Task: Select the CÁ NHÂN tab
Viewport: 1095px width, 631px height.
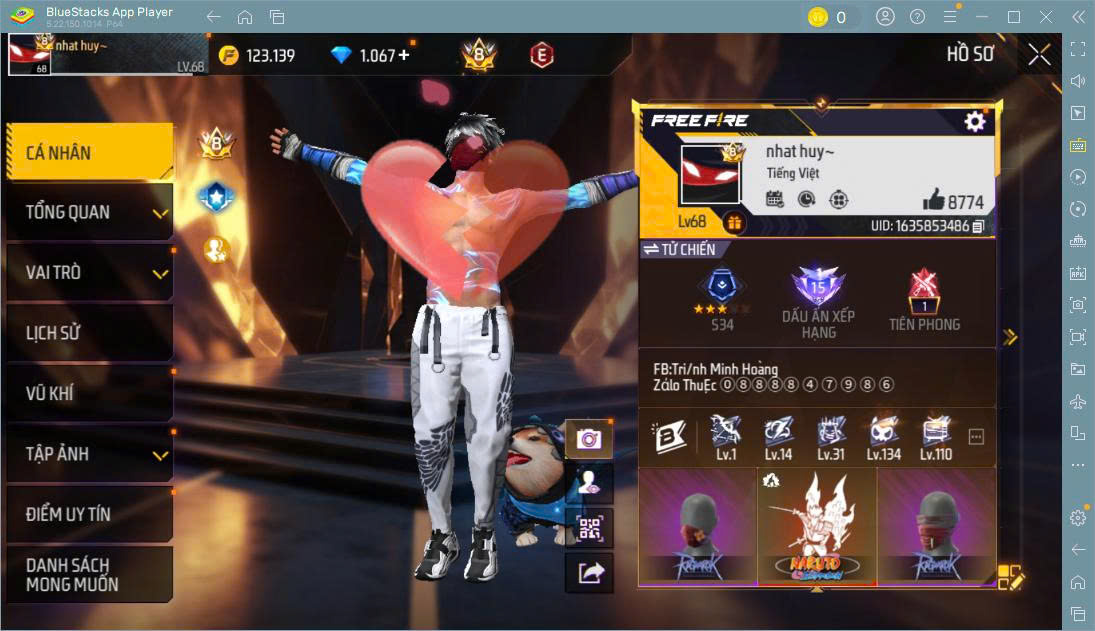Action: [x=89, y=152]
